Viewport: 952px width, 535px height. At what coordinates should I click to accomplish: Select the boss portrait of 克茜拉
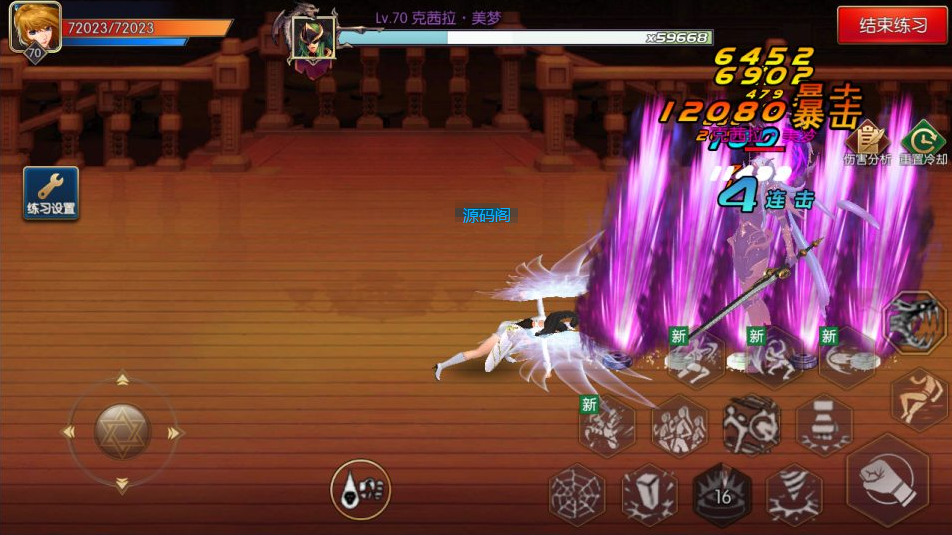[x=313, y=38]
